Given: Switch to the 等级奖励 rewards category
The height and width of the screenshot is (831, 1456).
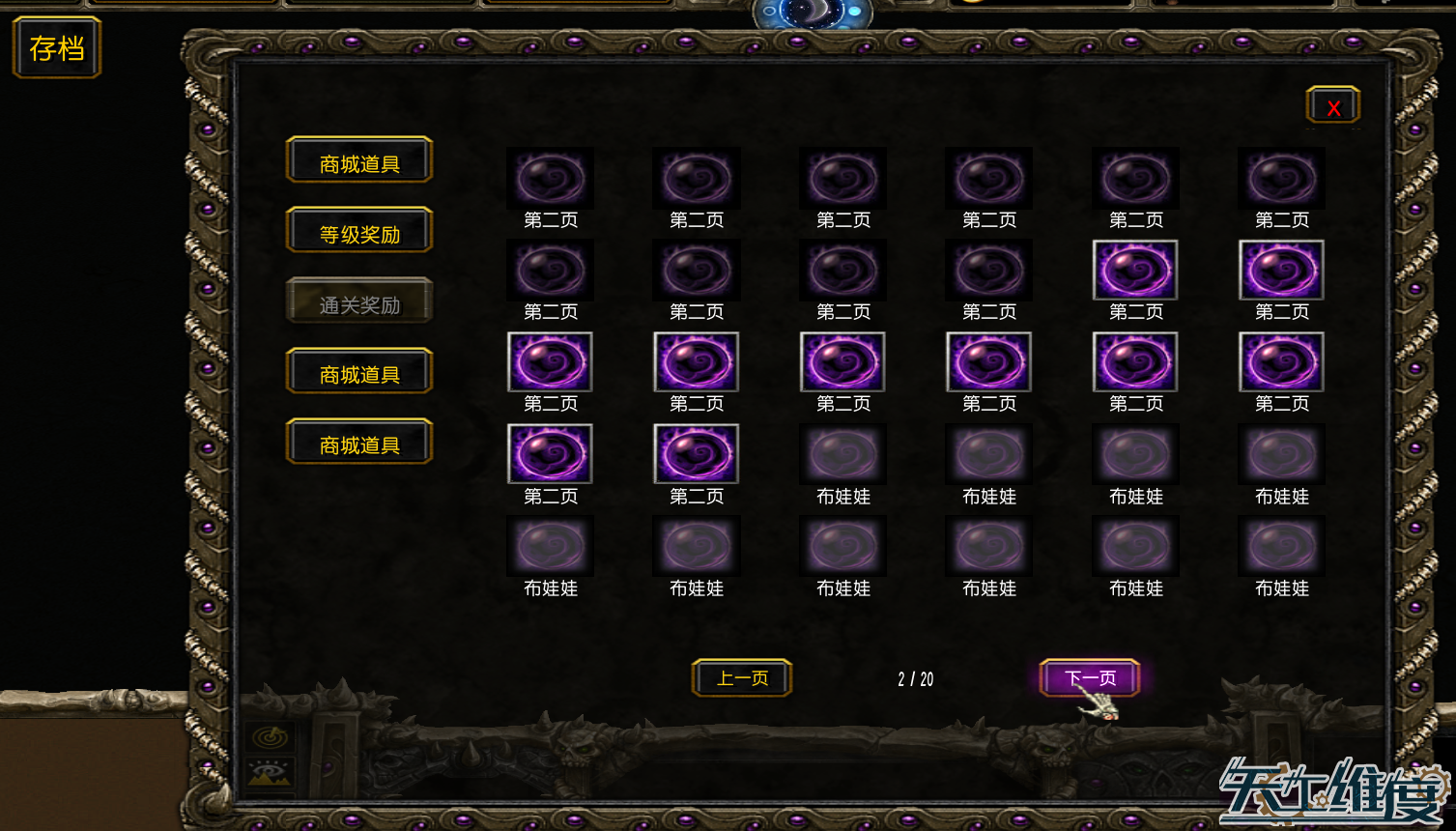Looking at the screenshot, I should [358, 230].
